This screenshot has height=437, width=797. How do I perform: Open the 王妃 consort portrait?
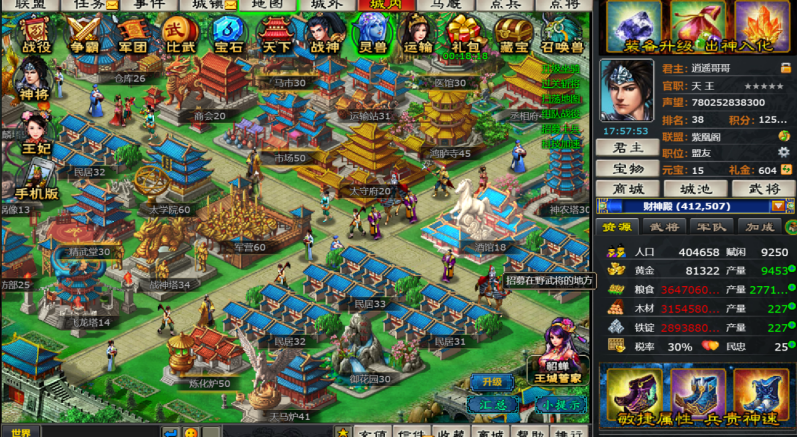pyautogui.click(x=34, y=133)
